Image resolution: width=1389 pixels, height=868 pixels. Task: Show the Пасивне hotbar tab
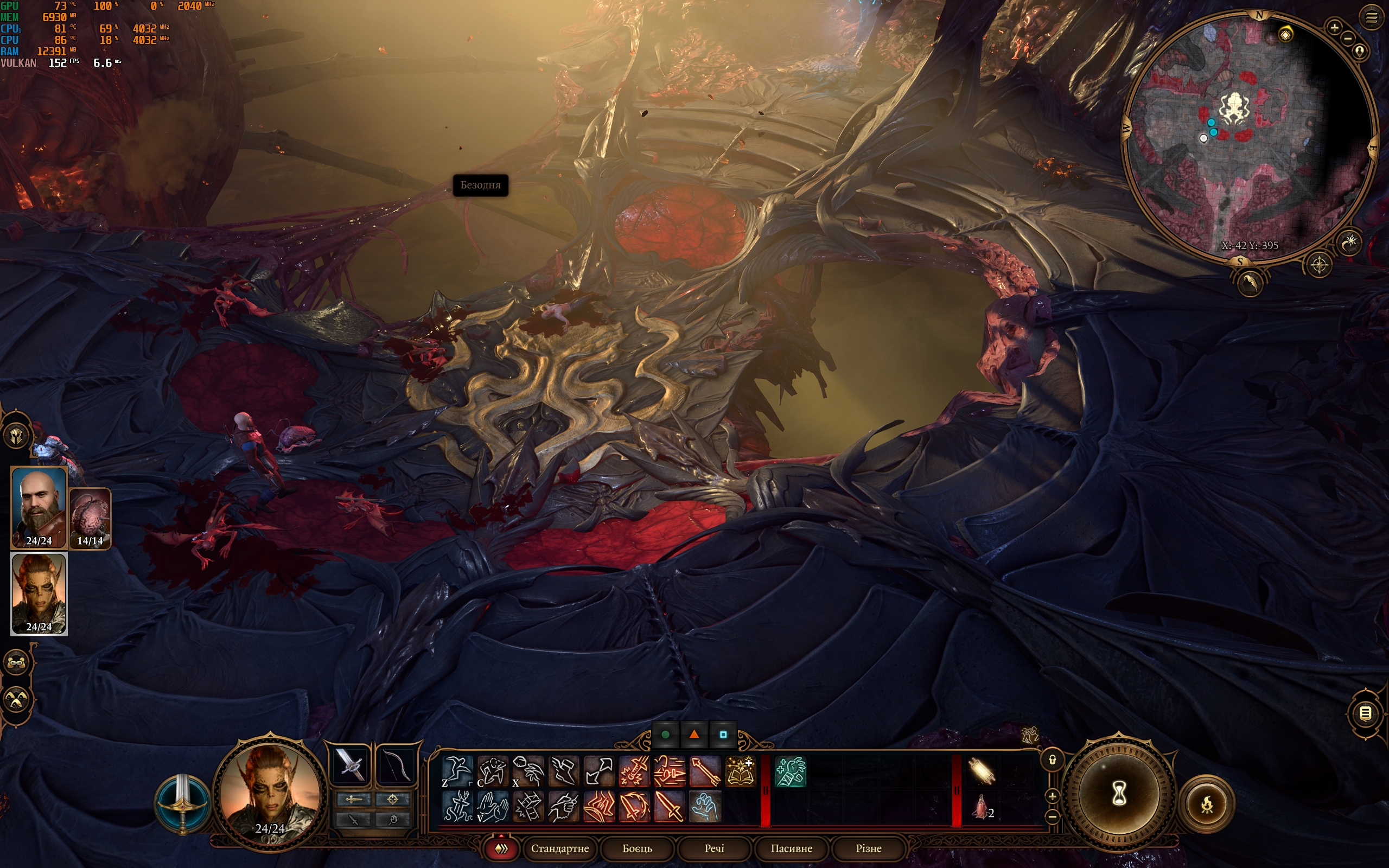(x=791, y=848)
